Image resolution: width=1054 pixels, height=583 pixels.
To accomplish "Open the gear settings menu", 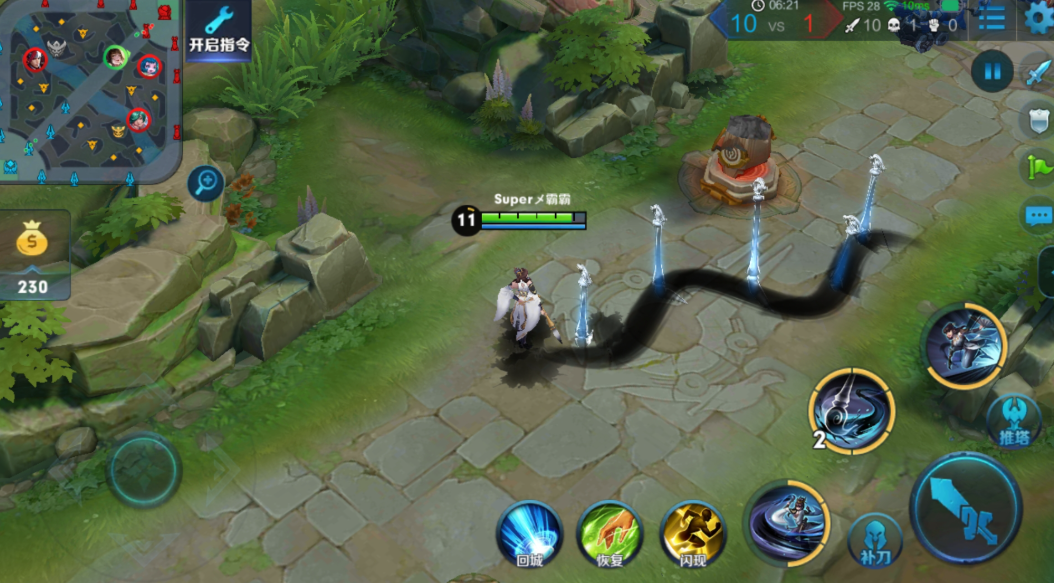I will (x=1039, y=17).
